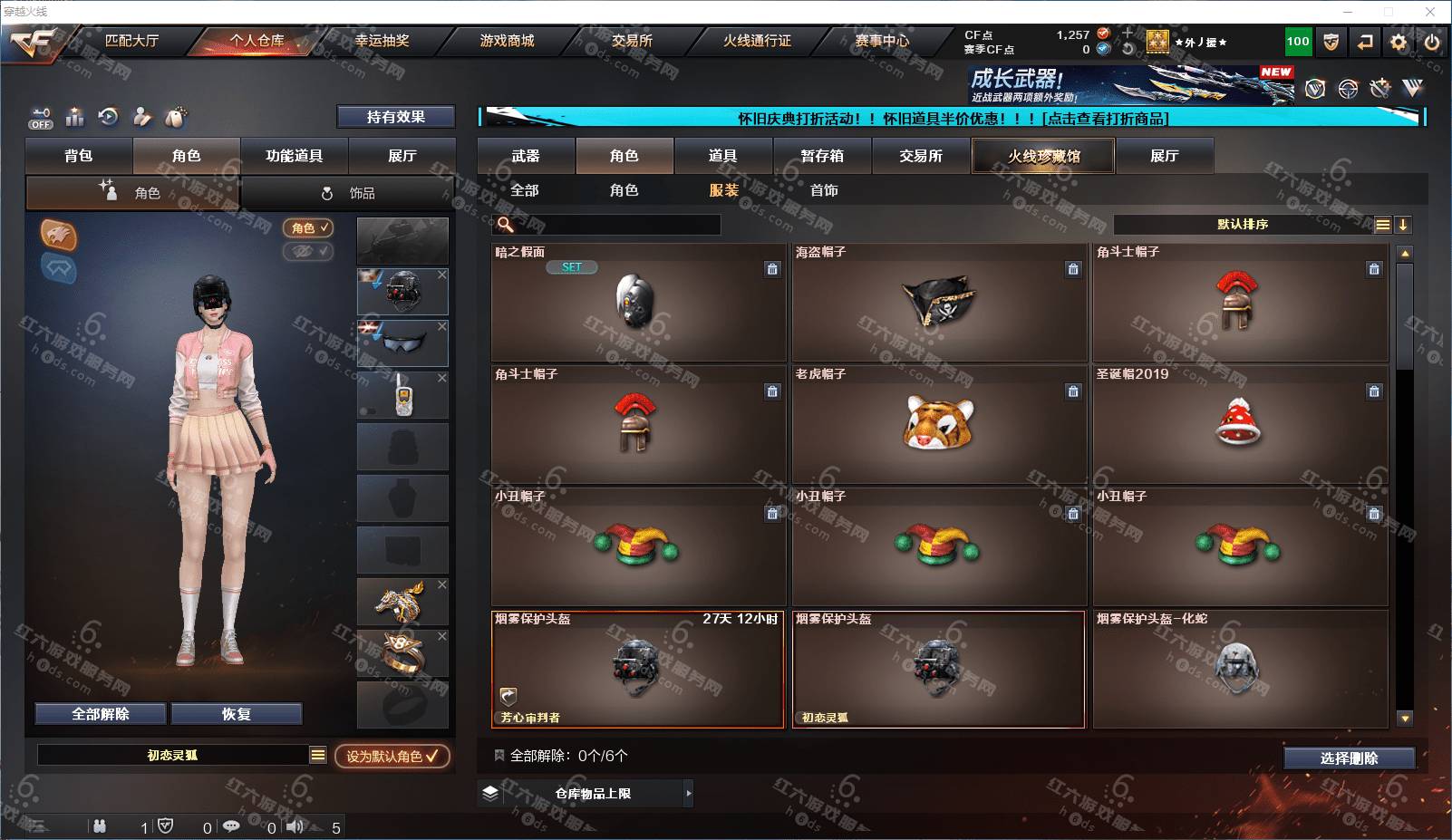Viewport: 1452px width, 840px height.
Task: Click the 恢复 restore button
Action: click(x=236, y=714)
